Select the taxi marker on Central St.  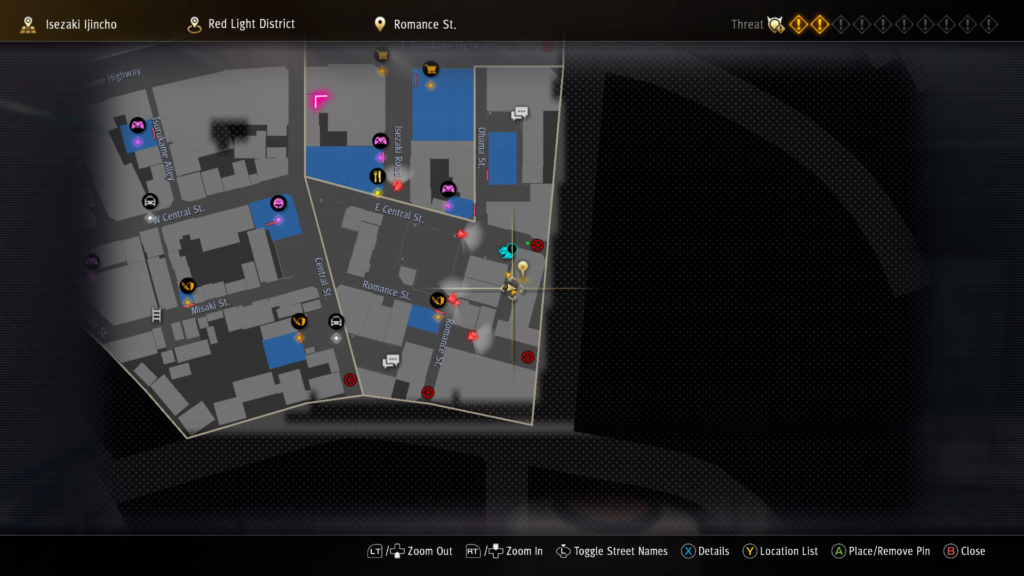(x=336, y=322)
